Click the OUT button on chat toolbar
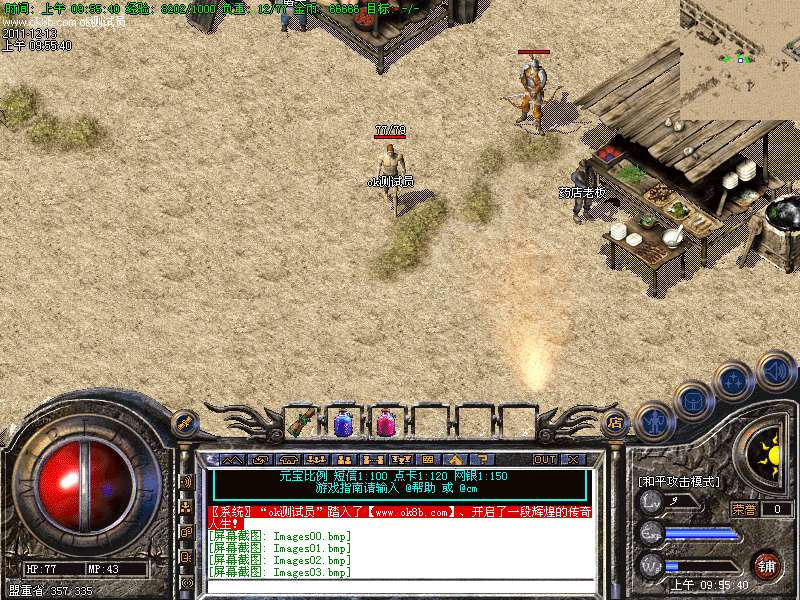Viewport: 800px width, 600px height. pyautogui.click(x=544, y=460)
